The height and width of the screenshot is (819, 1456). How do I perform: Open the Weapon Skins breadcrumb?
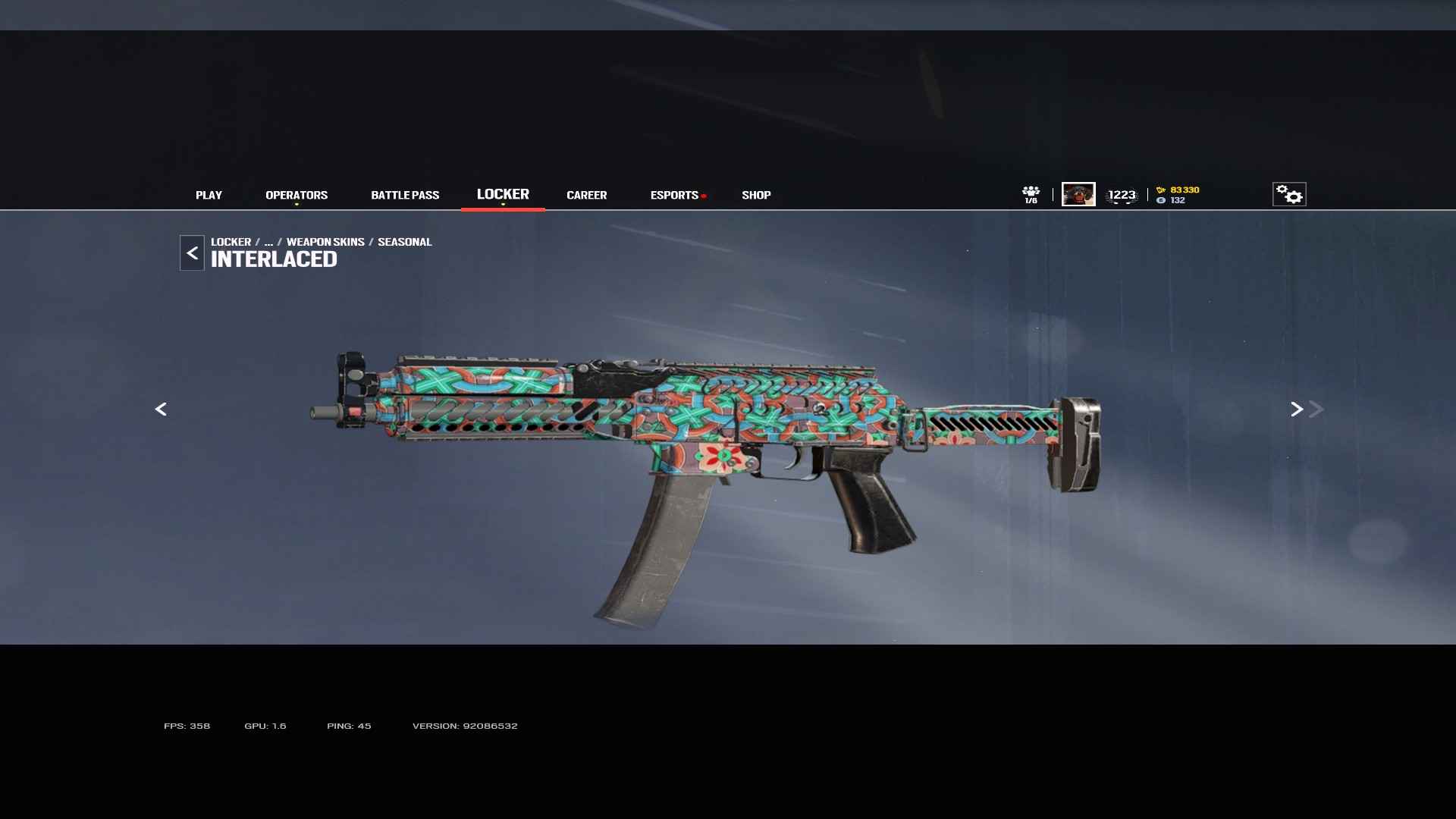[325, 242]
